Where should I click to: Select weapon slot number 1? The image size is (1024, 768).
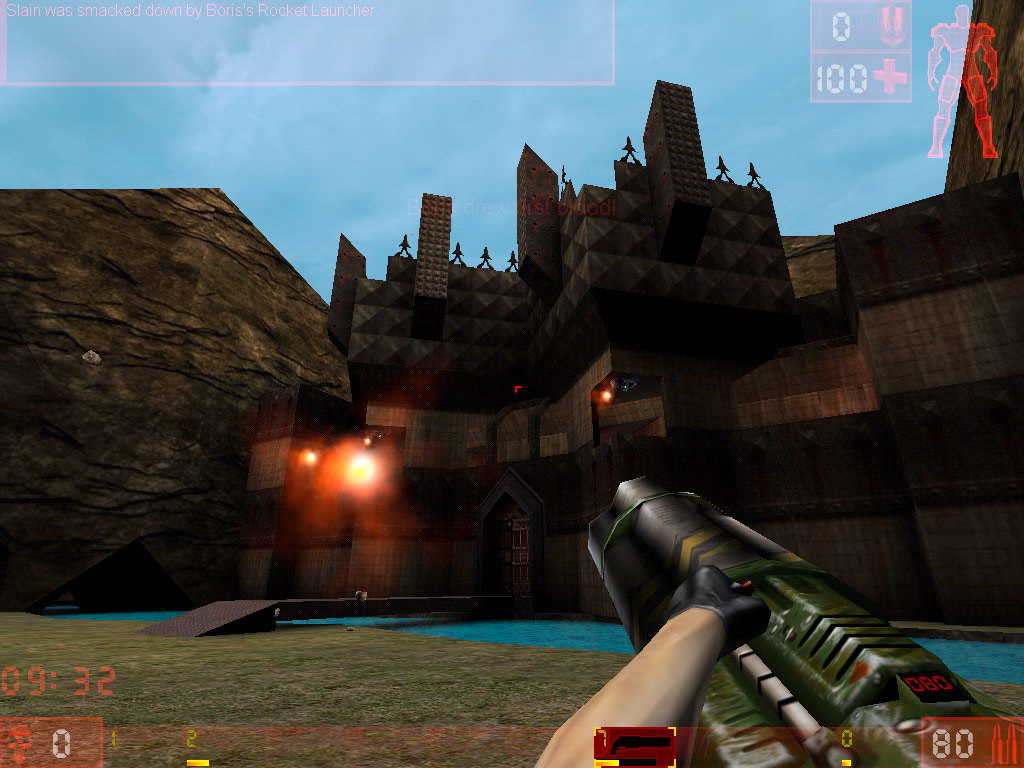pos(114,742)
